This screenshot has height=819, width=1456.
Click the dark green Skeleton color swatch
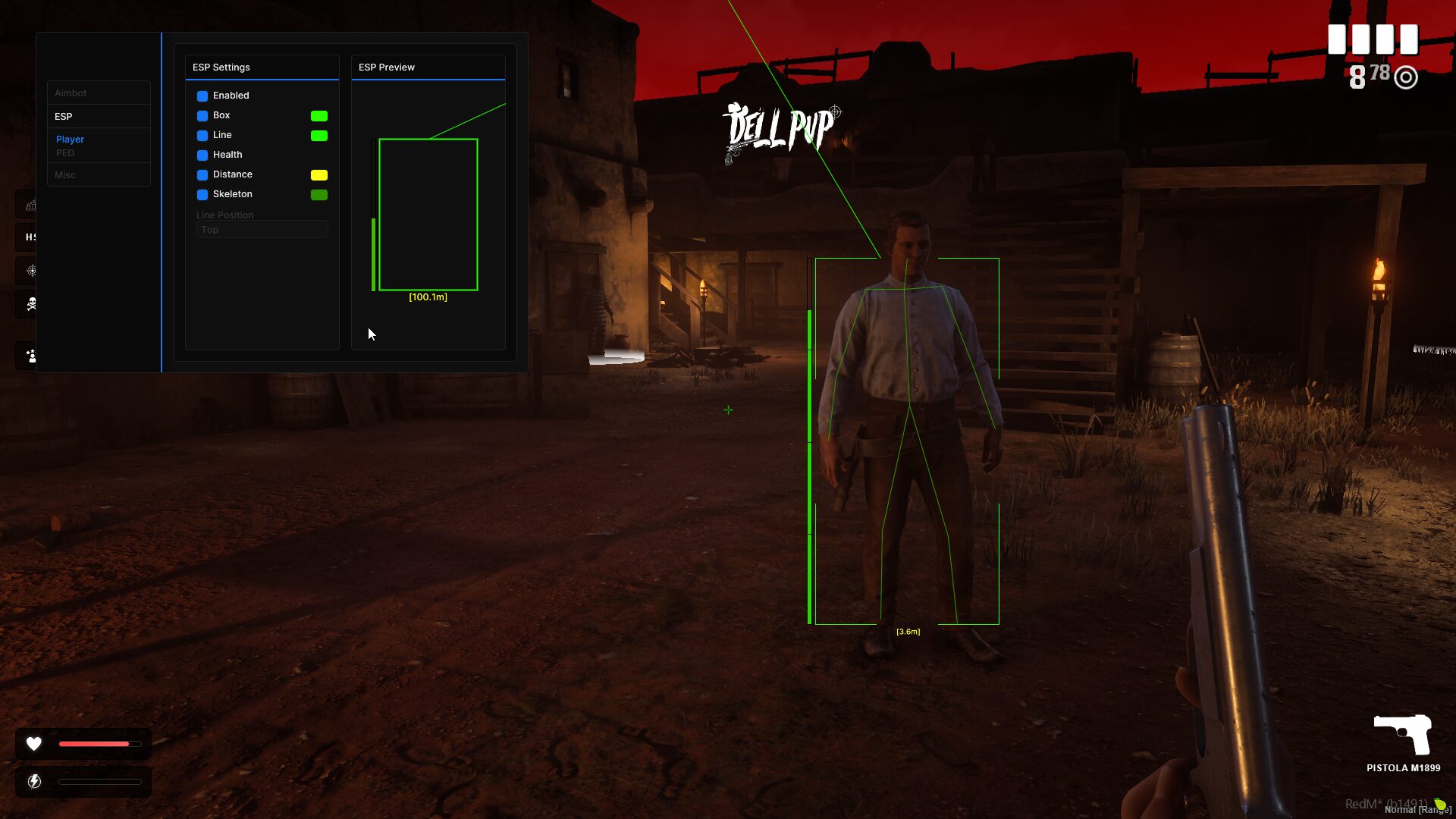click(319, 195)
